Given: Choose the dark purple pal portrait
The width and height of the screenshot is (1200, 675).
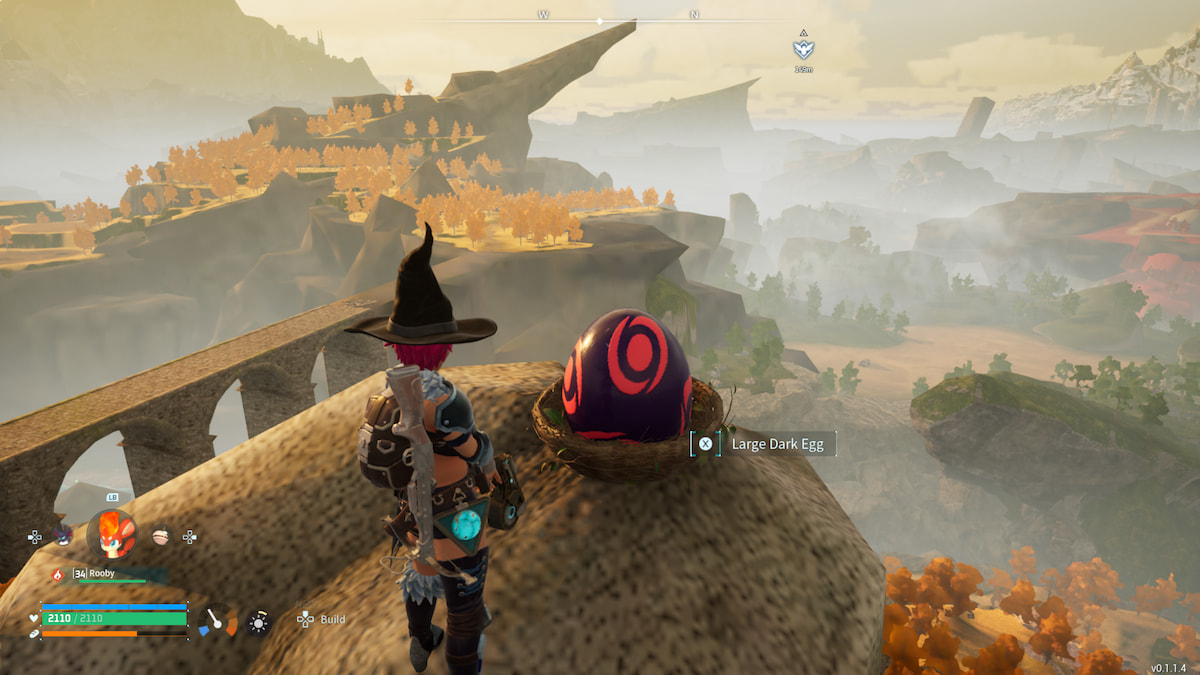Looking at the screenshot, I should click(x=63, y=536).
